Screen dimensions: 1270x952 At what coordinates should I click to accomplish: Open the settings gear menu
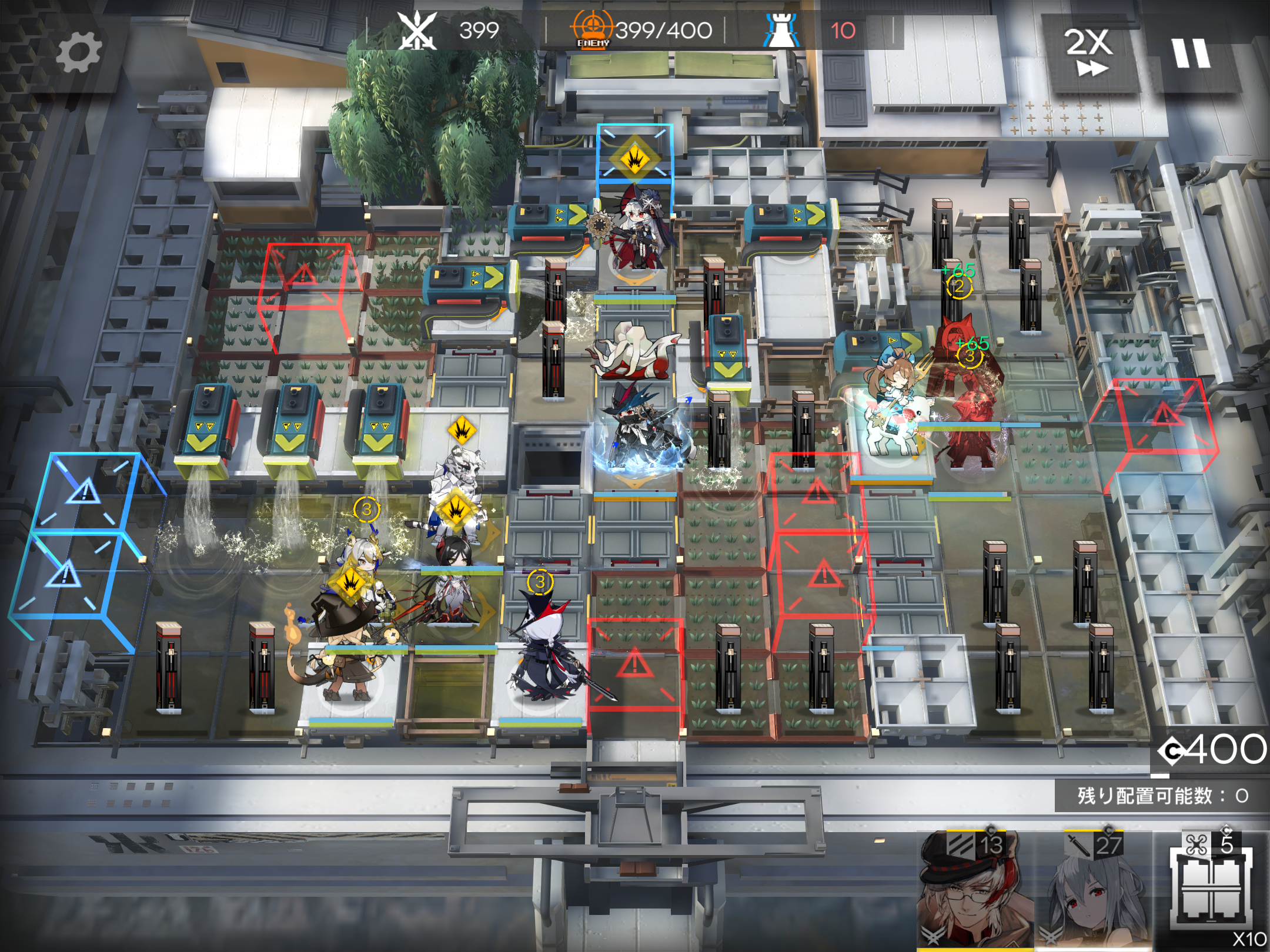coord(79,52)
